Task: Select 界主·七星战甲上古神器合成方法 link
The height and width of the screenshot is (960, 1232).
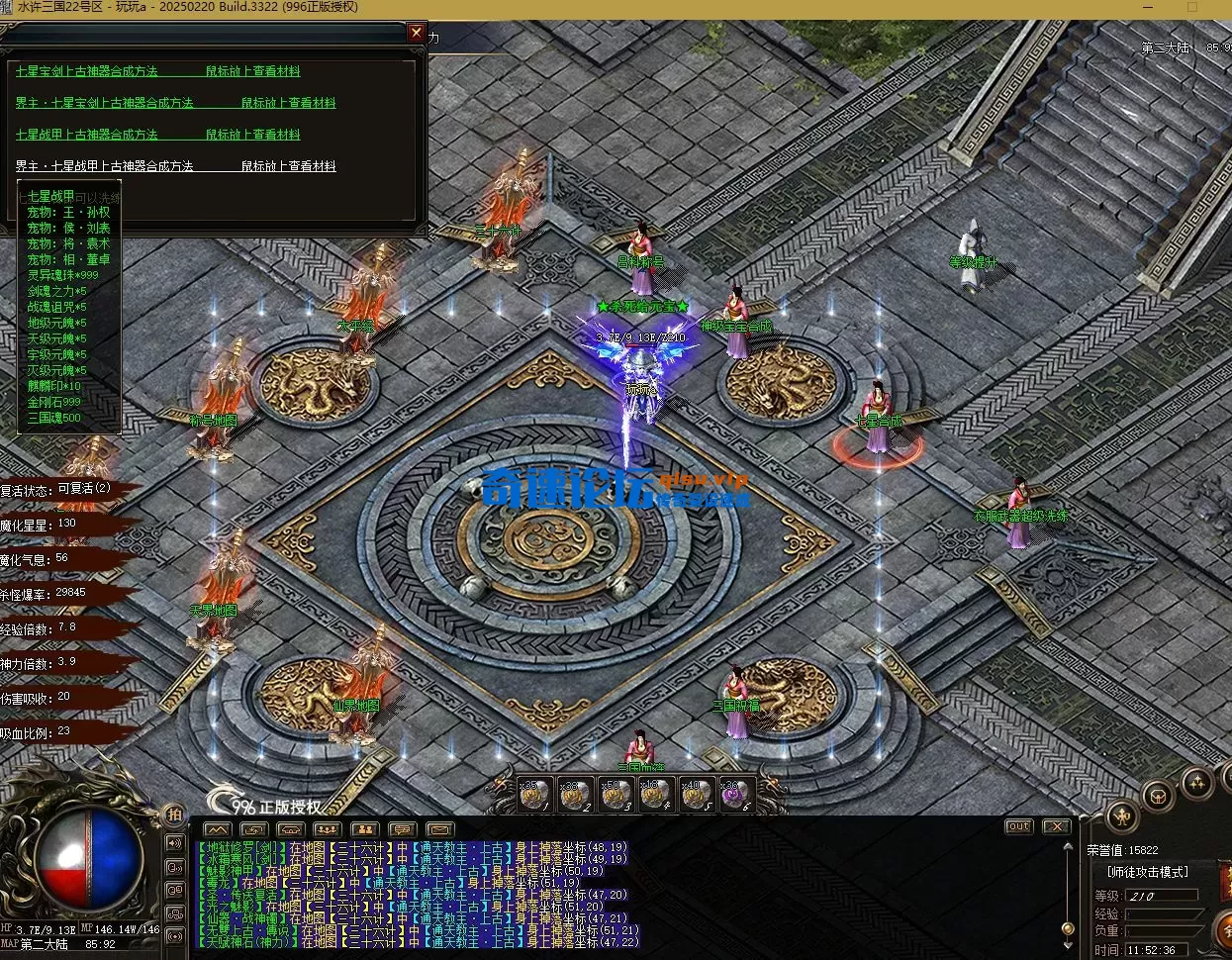Action: [x=105, y=166]
